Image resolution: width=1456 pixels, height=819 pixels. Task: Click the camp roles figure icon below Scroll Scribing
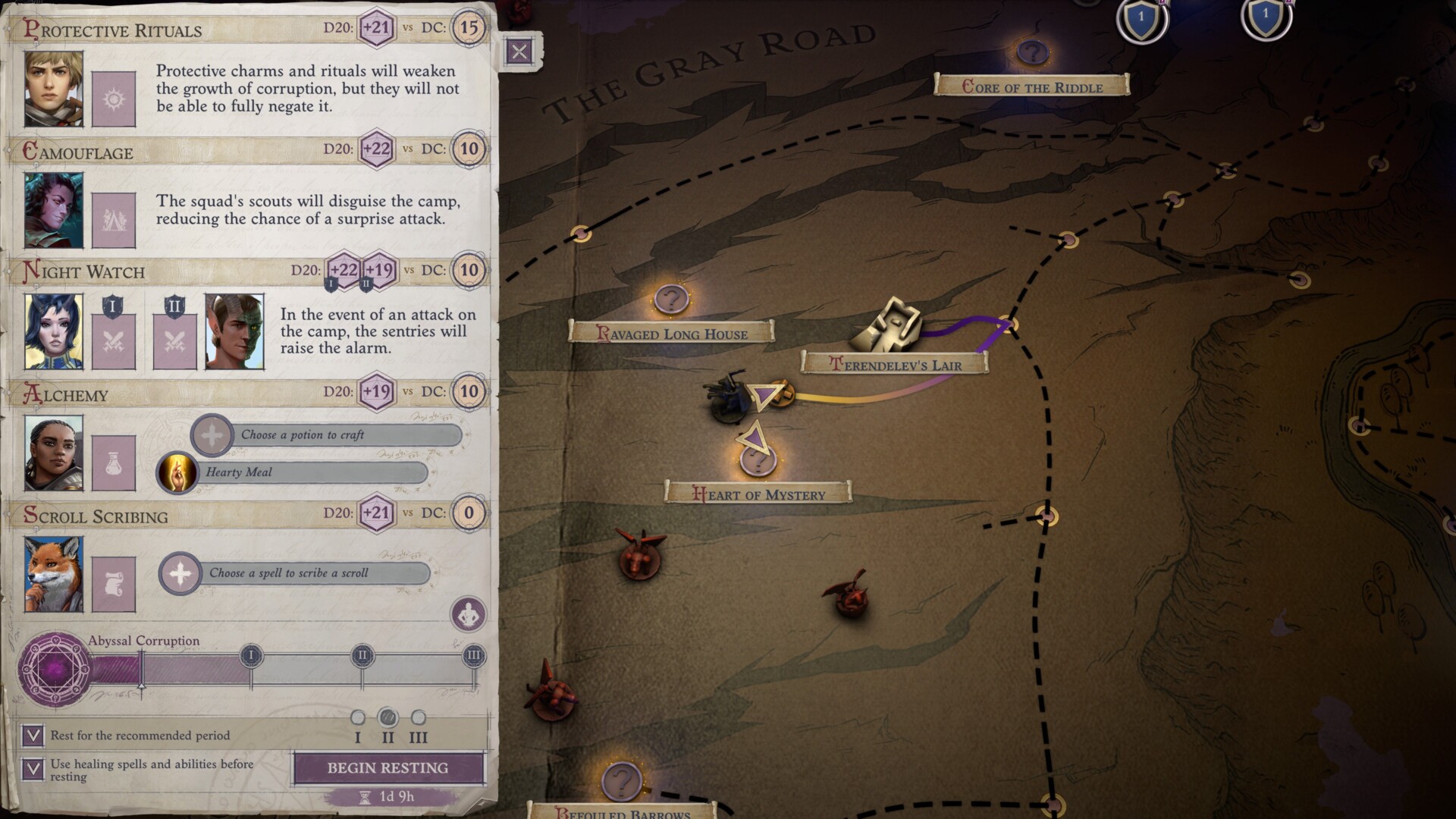pos(469,614)
